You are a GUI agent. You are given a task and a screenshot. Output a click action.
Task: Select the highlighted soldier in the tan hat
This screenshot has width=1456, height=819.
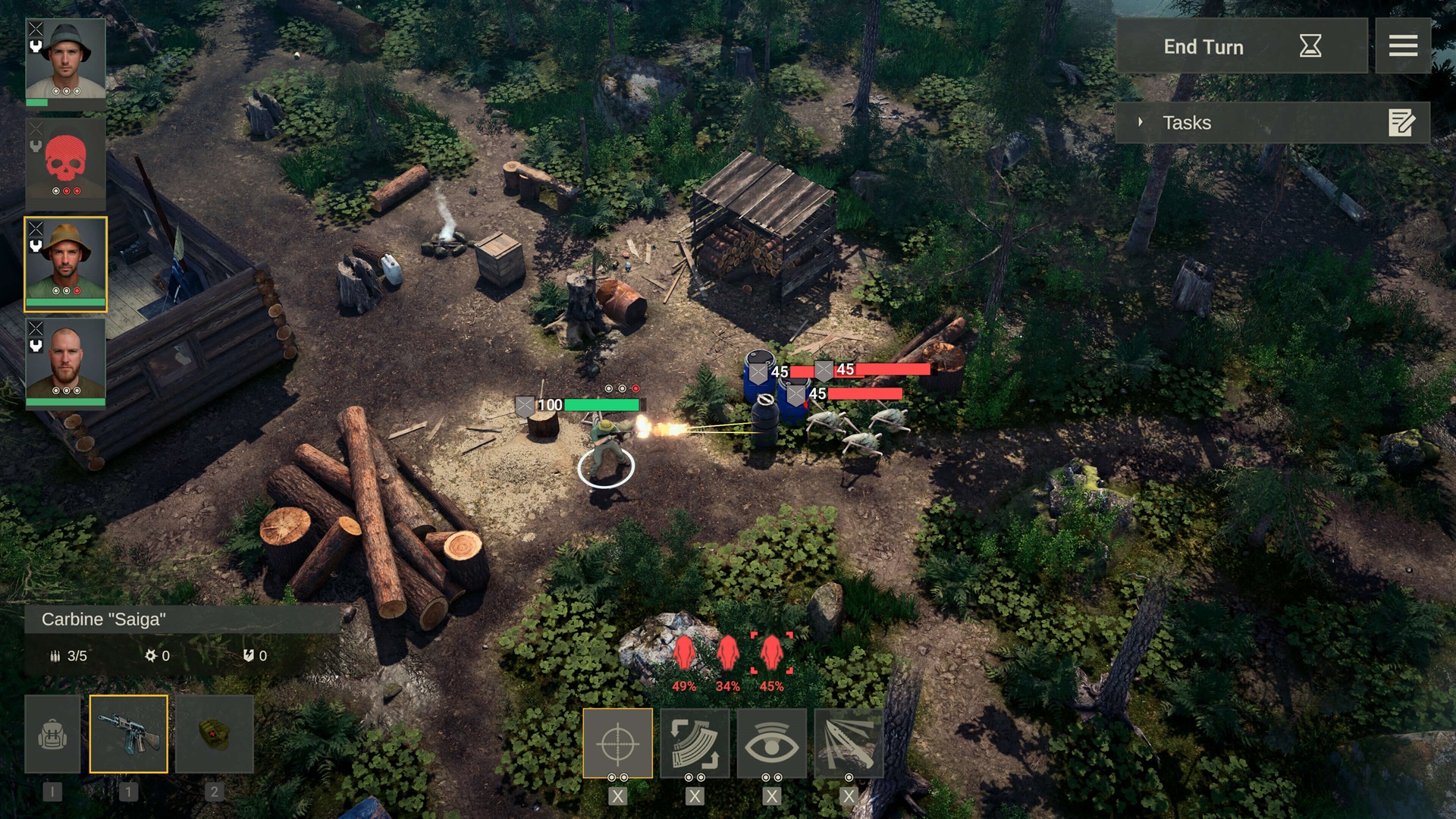(x=65, y=262)
